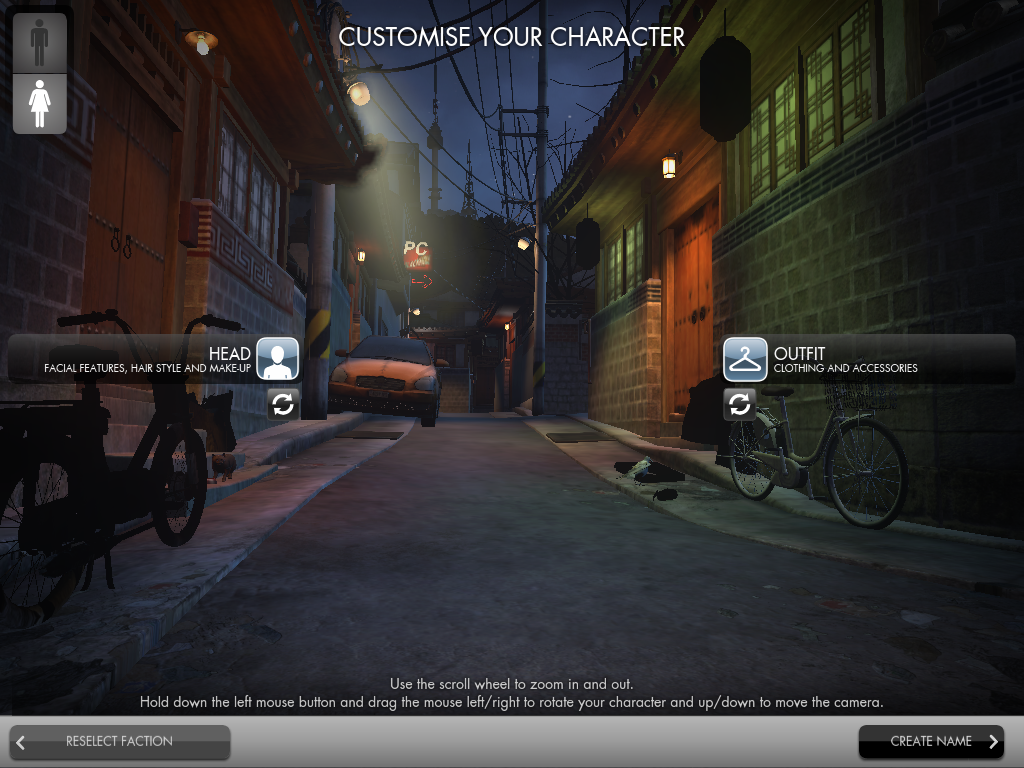Open the Outfit clothing panel
Image resolution: width=1024 pixels, height=768 pixels.
(x=745, y=359)
